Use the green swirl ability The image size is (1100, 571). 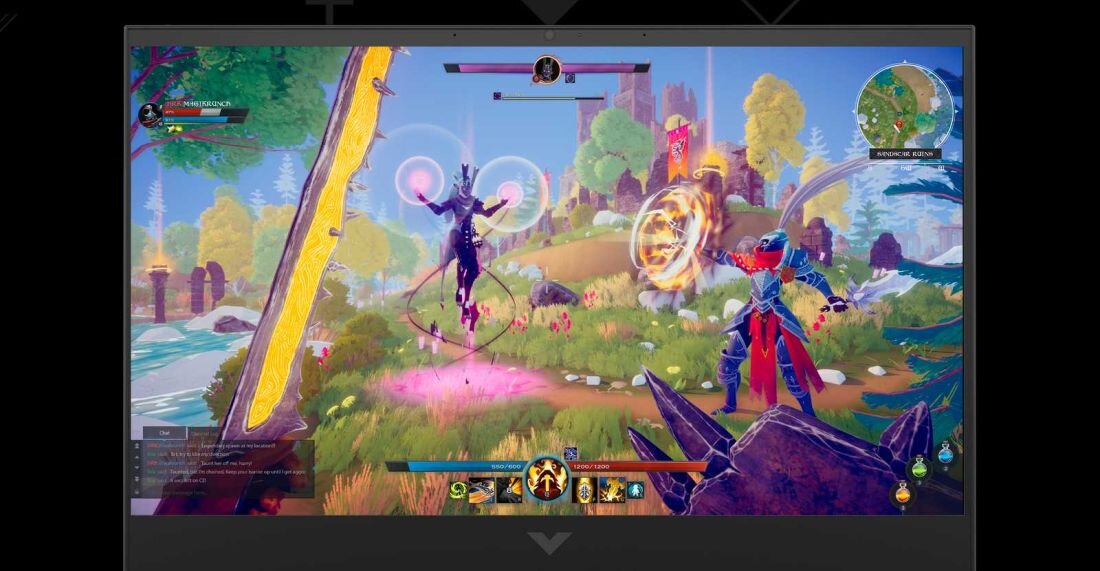[459, 490]
